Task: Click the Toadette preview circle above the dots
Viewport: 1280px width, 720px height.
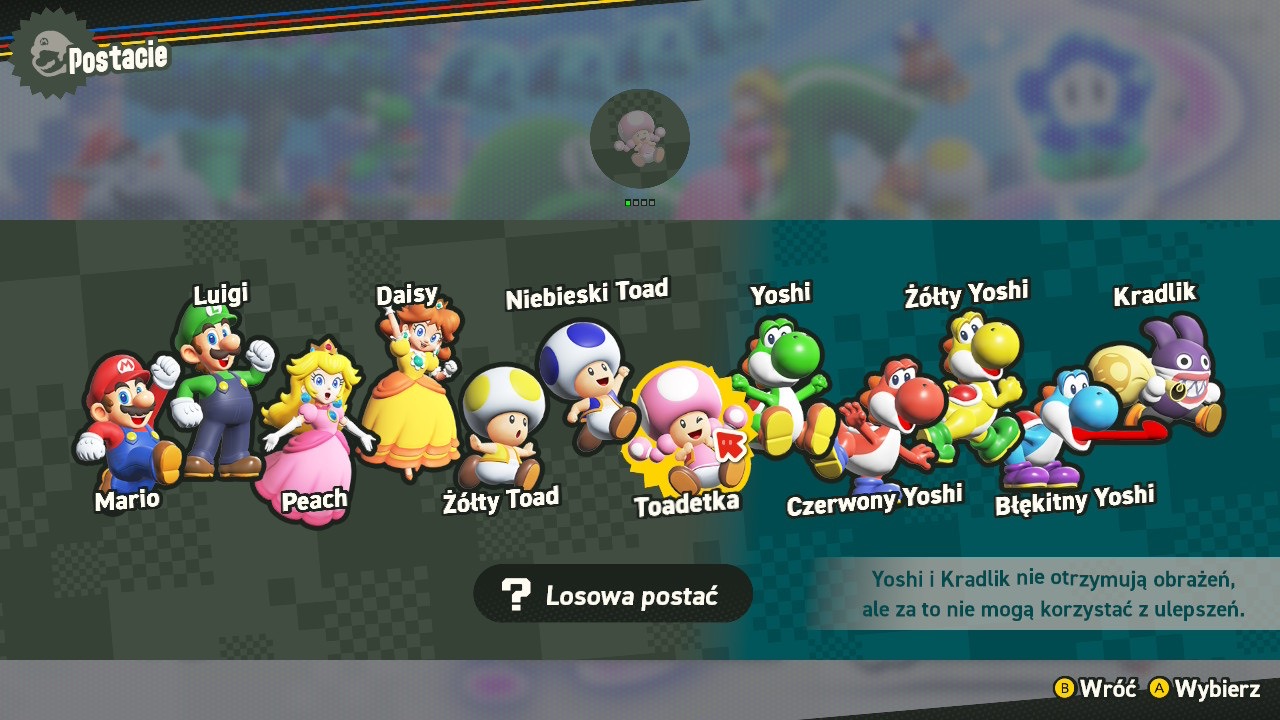Action: (640, 140)
